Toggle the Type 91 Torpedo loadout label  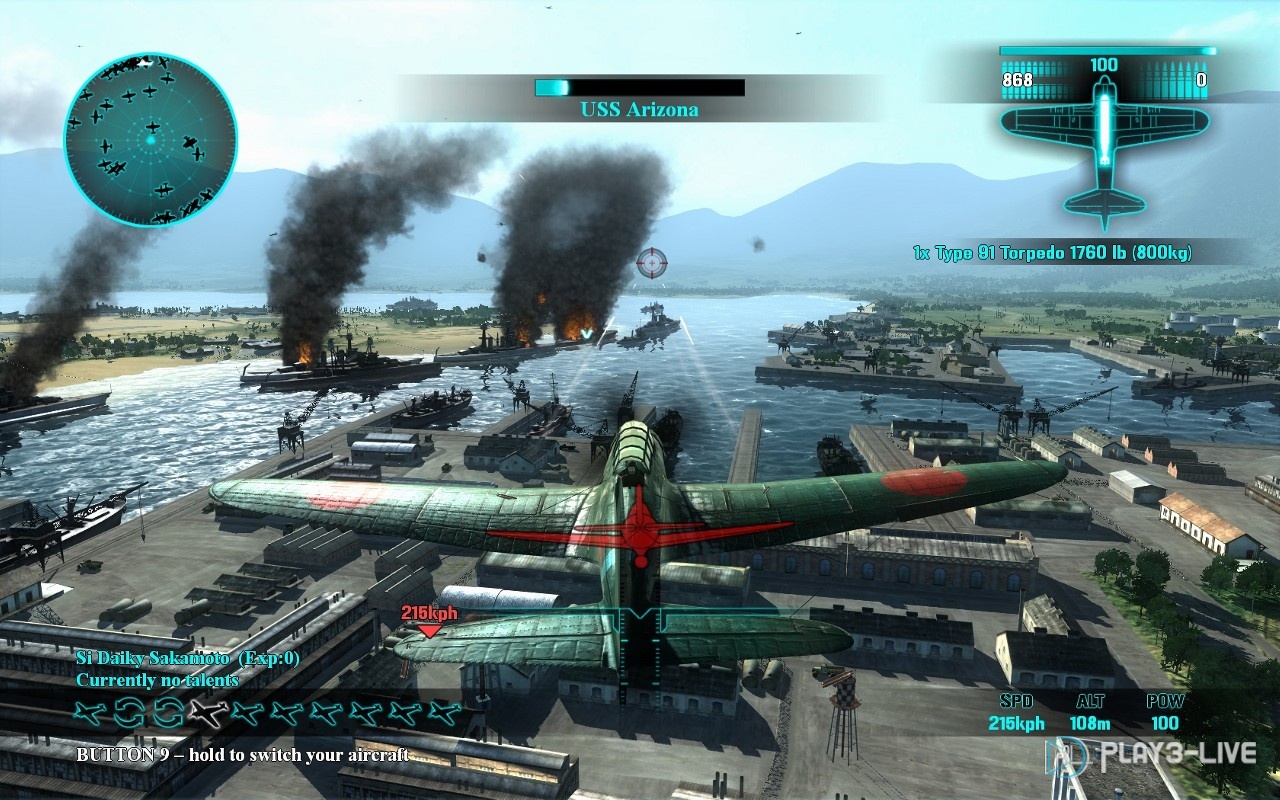[x=1052, y=255]
